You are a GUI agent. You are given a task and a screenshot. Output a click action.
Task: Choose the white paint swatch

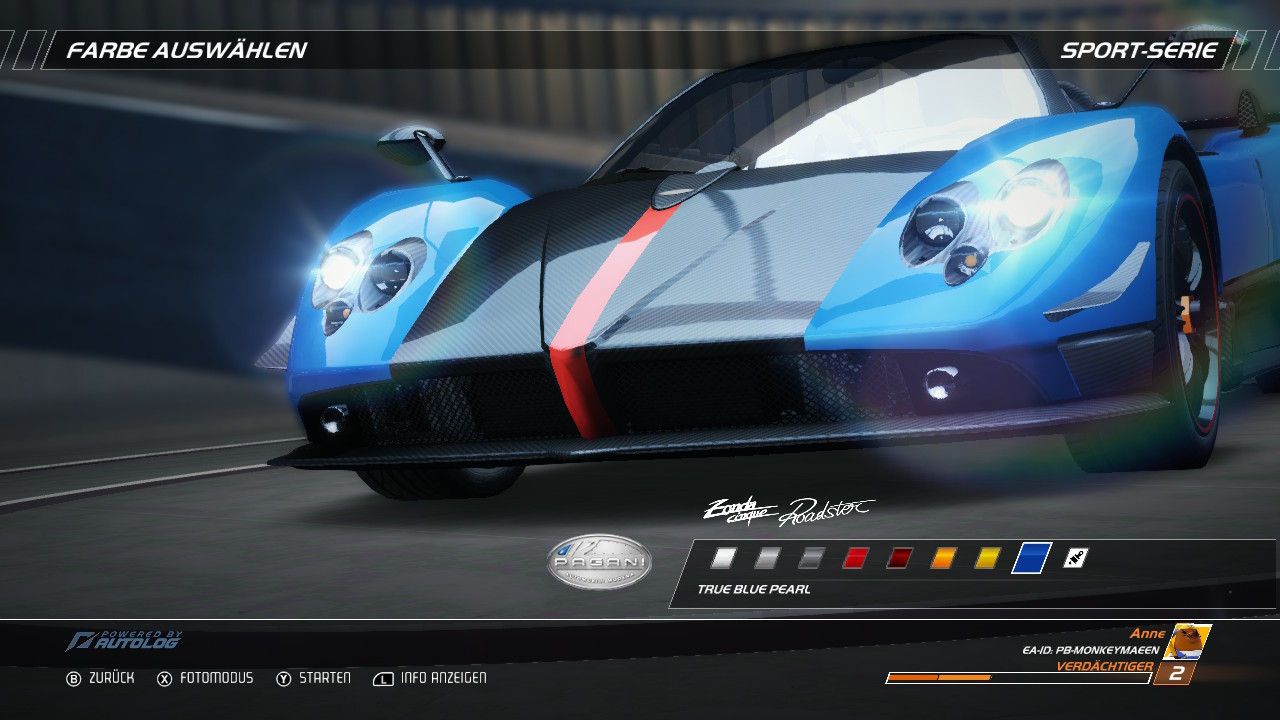pyautogui.click(x=723, y=558)
